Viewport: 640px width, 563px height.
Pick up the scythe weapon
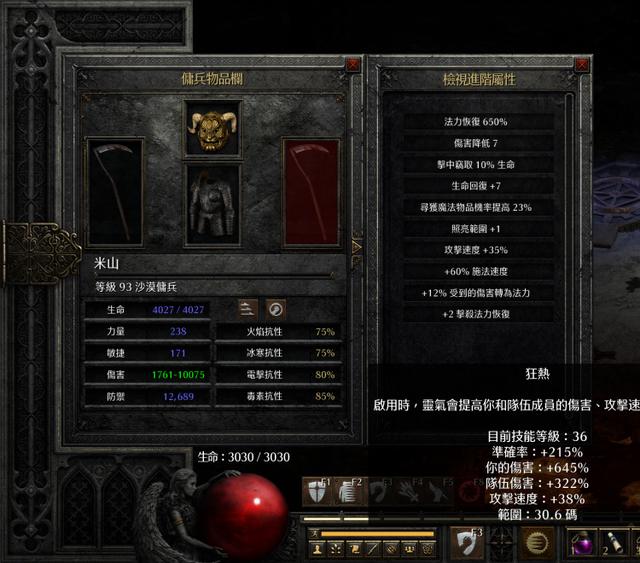tap(114, 191)
